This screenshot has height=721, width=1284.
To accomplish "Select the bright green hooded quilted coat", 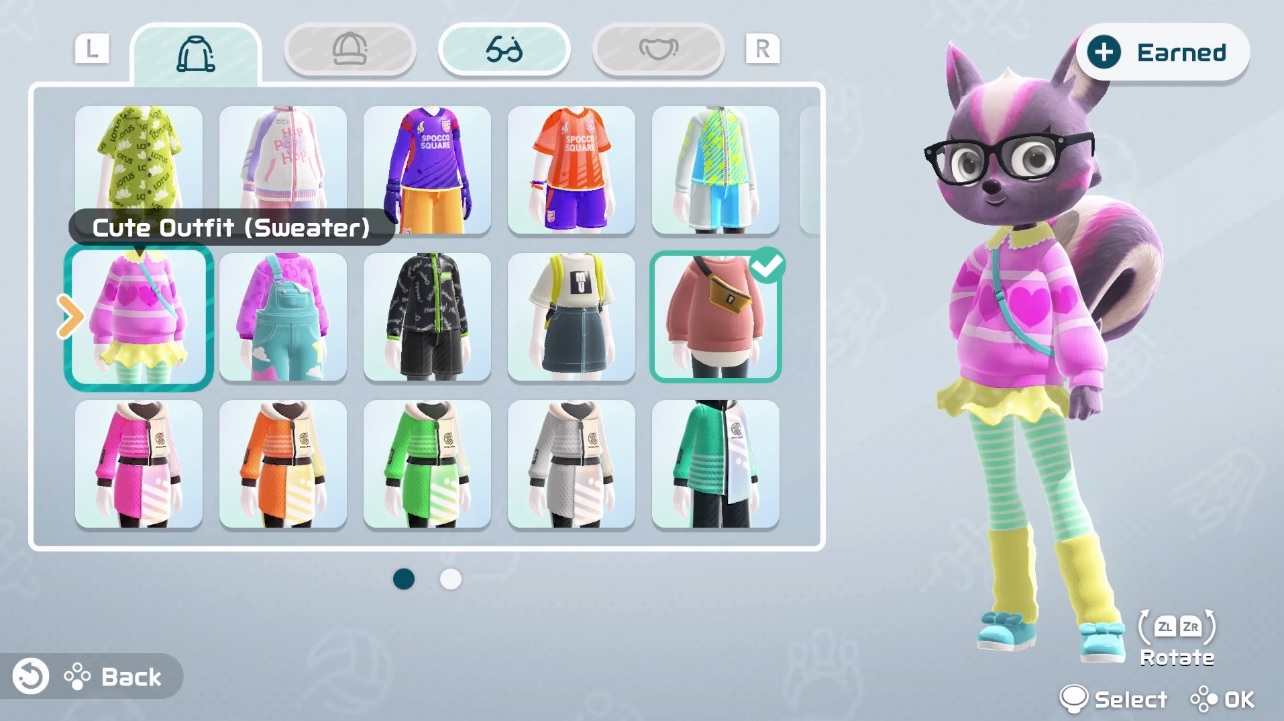I will [x=427, y=464].
